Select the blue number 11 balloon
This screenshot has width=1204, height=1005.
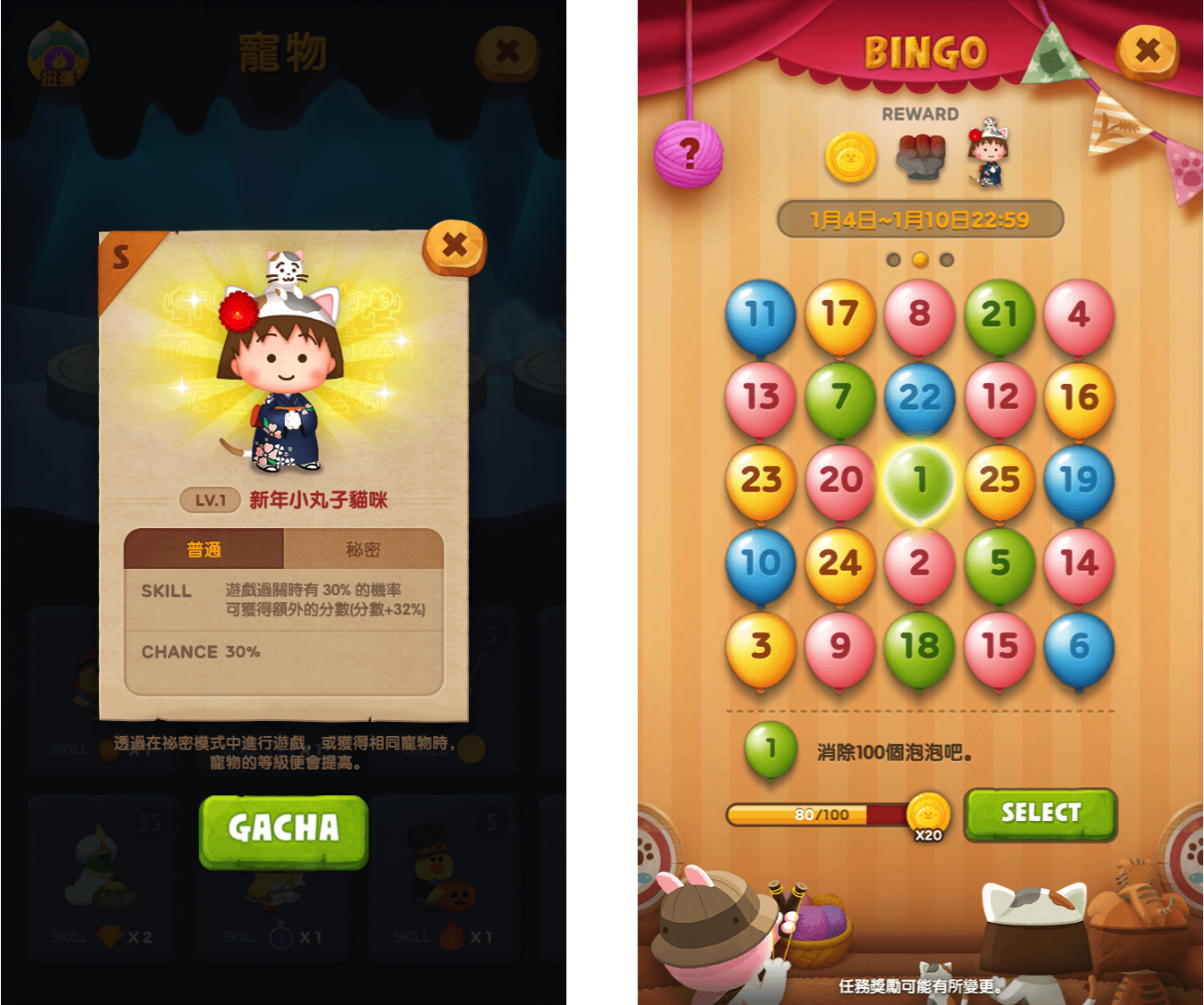click(x=760, y=314)
